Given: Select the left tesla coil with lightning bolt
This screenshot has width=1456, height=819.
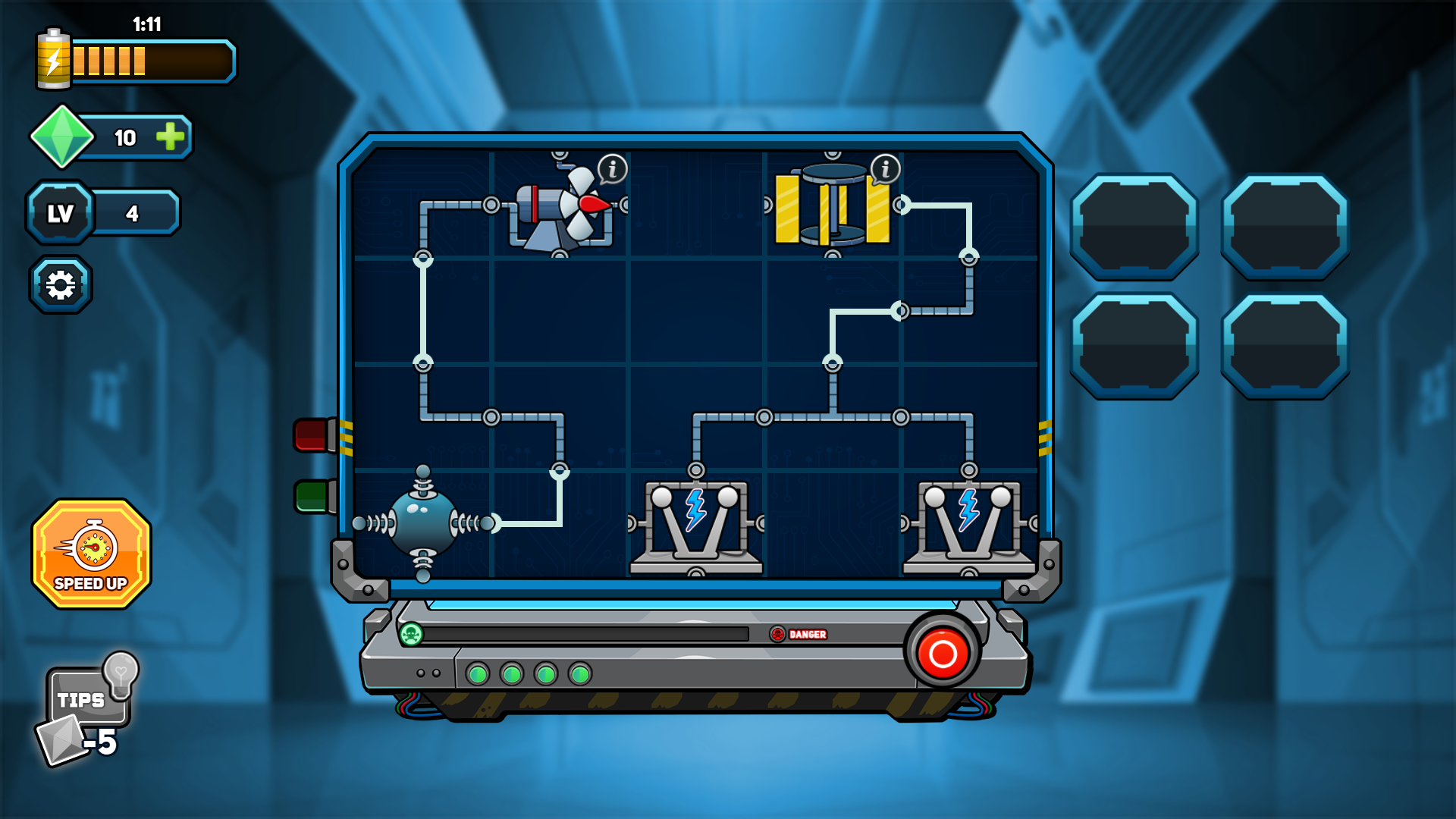Looking at the screenshot, I should click(x=694, y=523).
